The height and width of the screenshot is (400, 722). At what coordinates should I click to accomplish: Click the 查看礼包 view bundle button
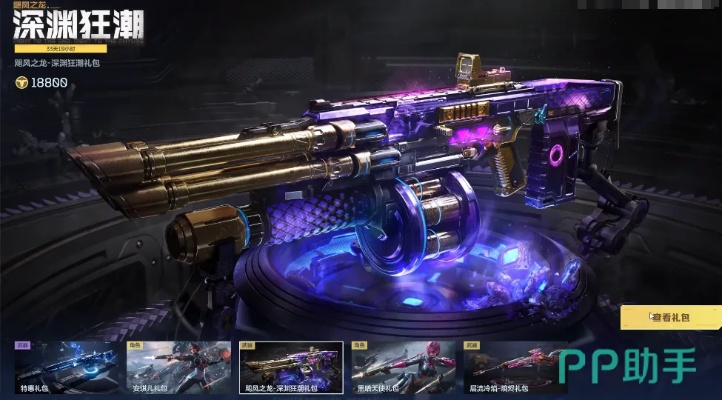pyautogui.click(x=670, y=318)
